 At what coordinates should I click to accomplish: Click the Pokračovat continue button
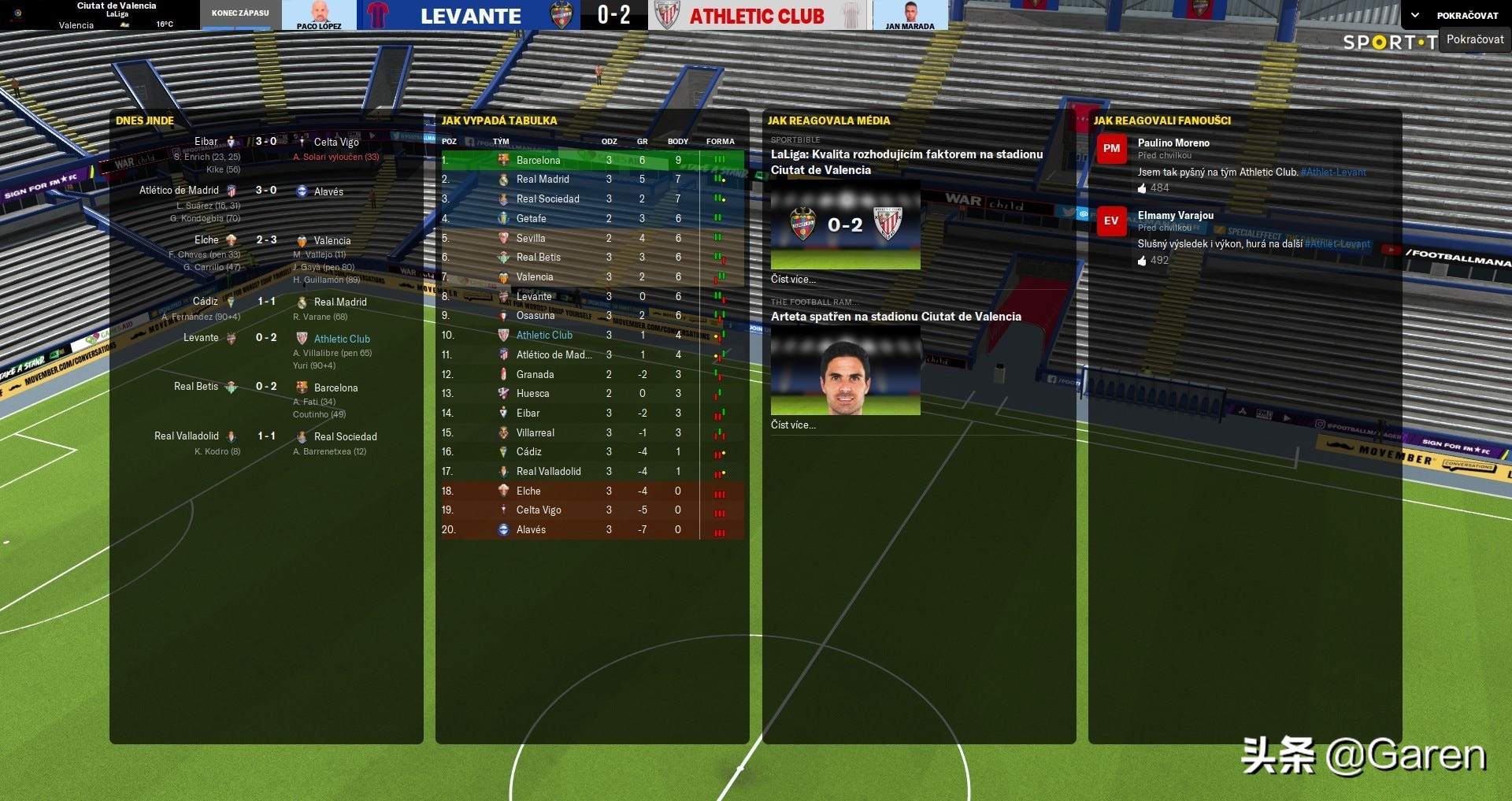pos(1466,15)
